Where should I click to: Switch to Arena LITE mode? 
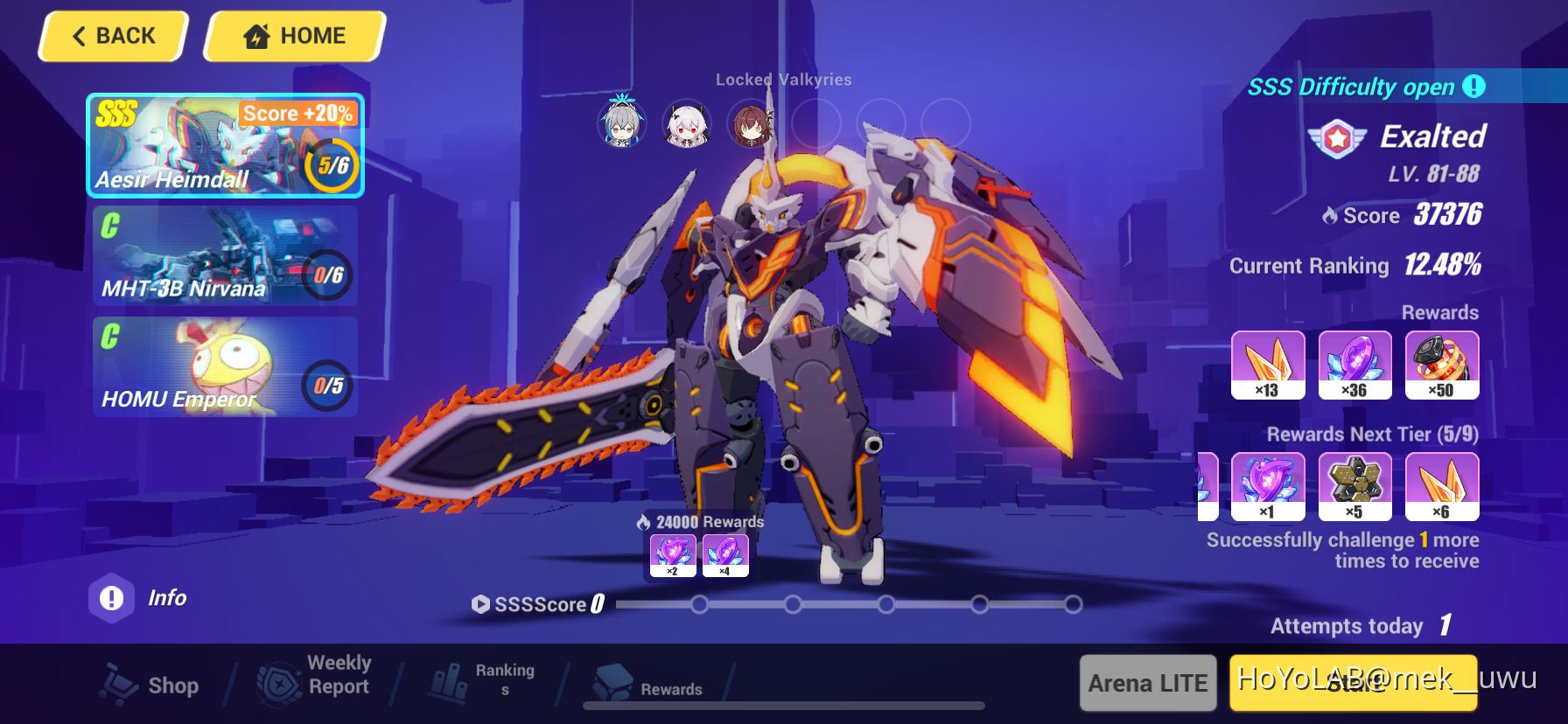coord(1147,683)
